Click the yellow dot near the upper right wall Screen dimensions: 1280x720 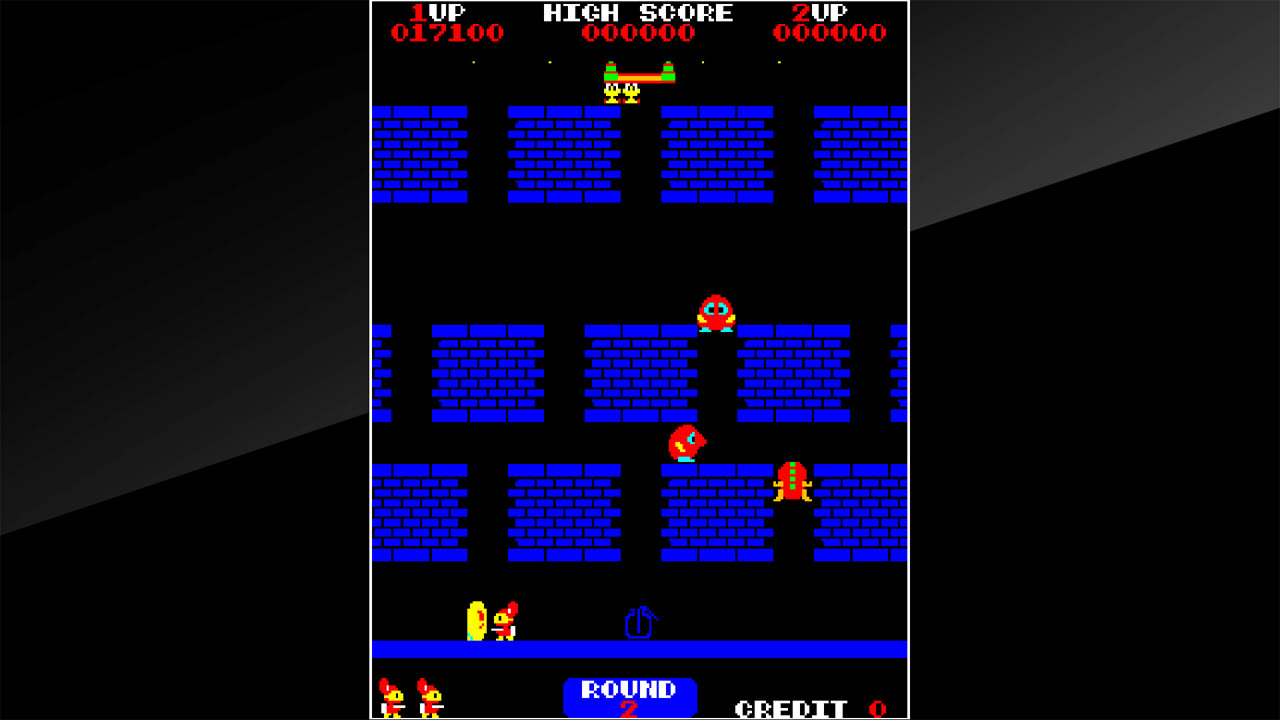tap(779, 61)
